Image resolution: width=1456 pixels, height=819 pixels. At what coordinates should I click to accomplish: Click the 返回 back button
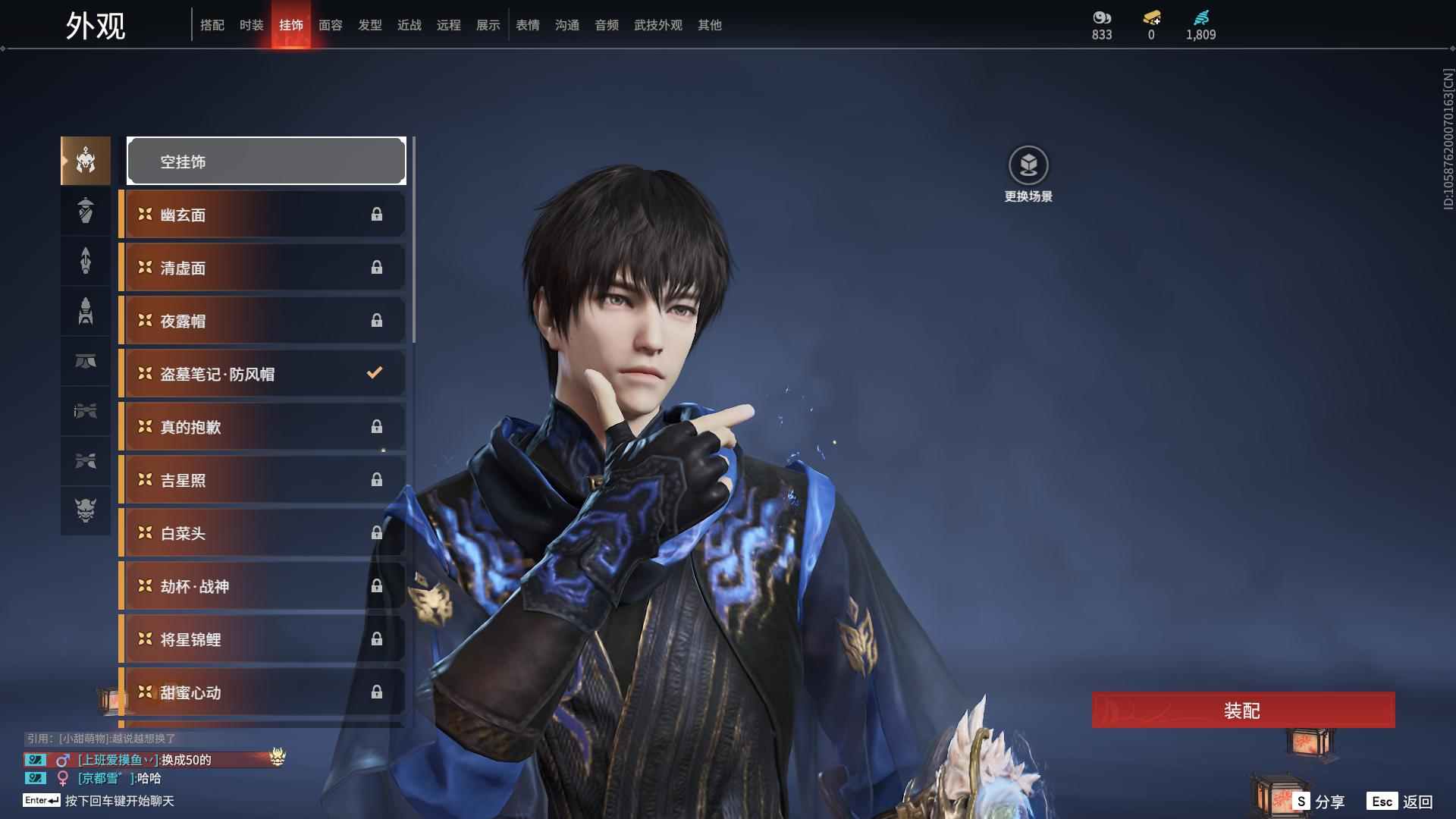pos(1401,802)
